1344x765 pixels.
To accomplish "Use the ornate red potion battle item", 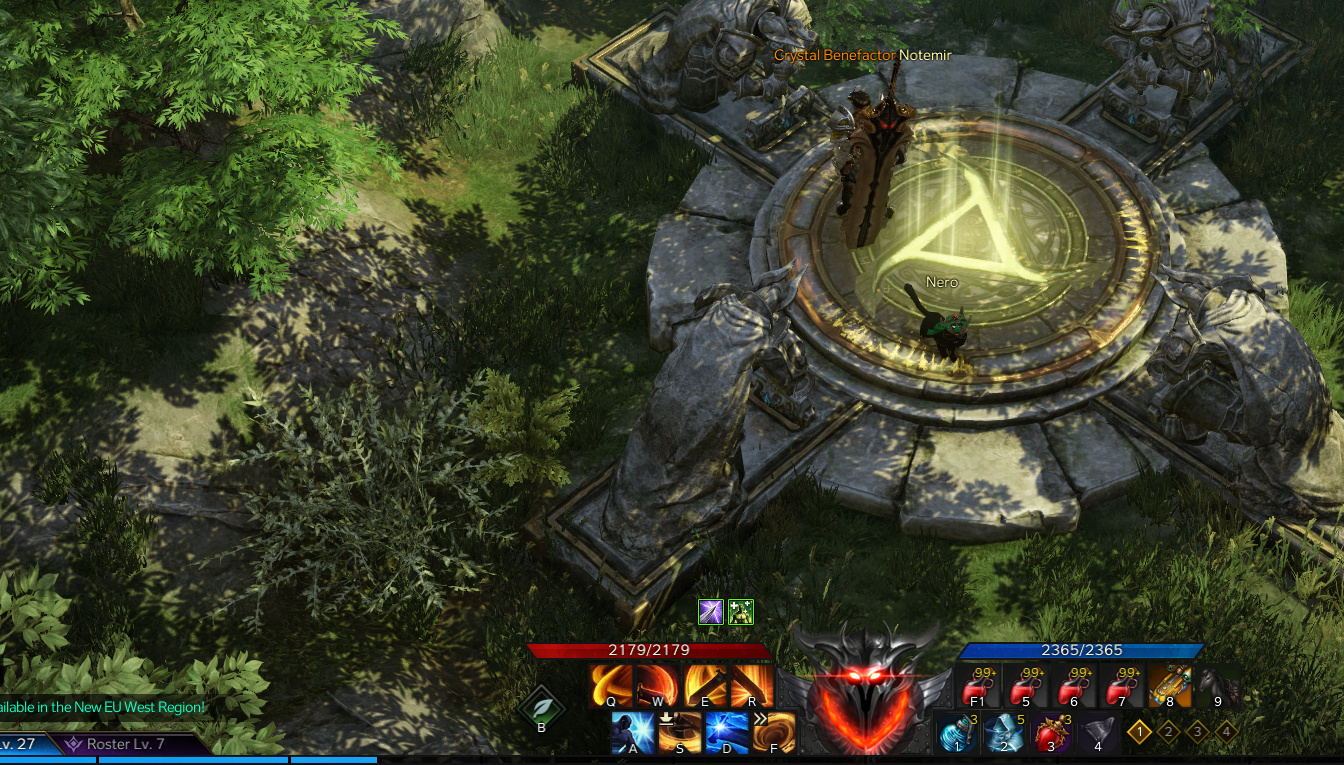I will (1051, 733).
